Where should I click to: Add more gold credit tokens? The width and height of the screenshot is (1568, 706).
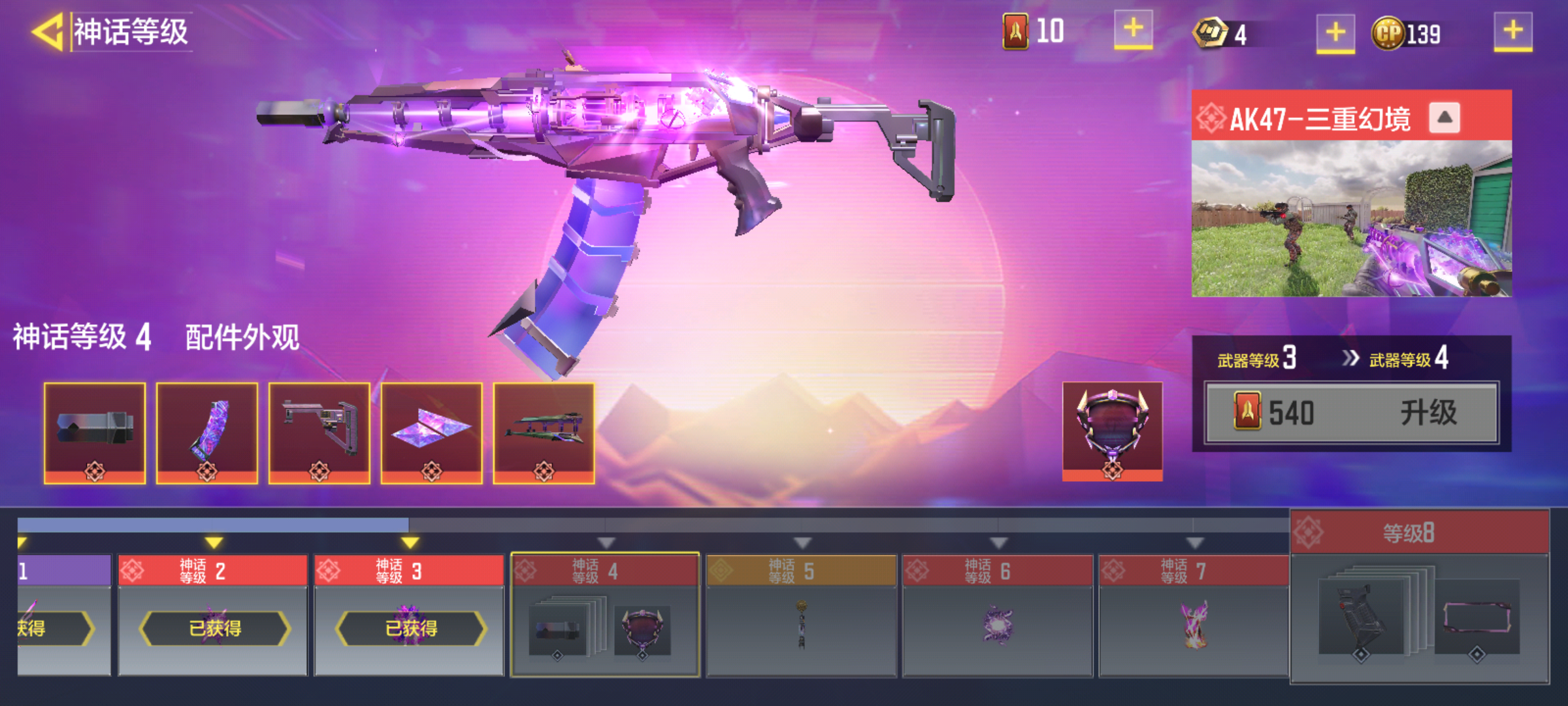pyautogui.click(x=1335, y=32)
